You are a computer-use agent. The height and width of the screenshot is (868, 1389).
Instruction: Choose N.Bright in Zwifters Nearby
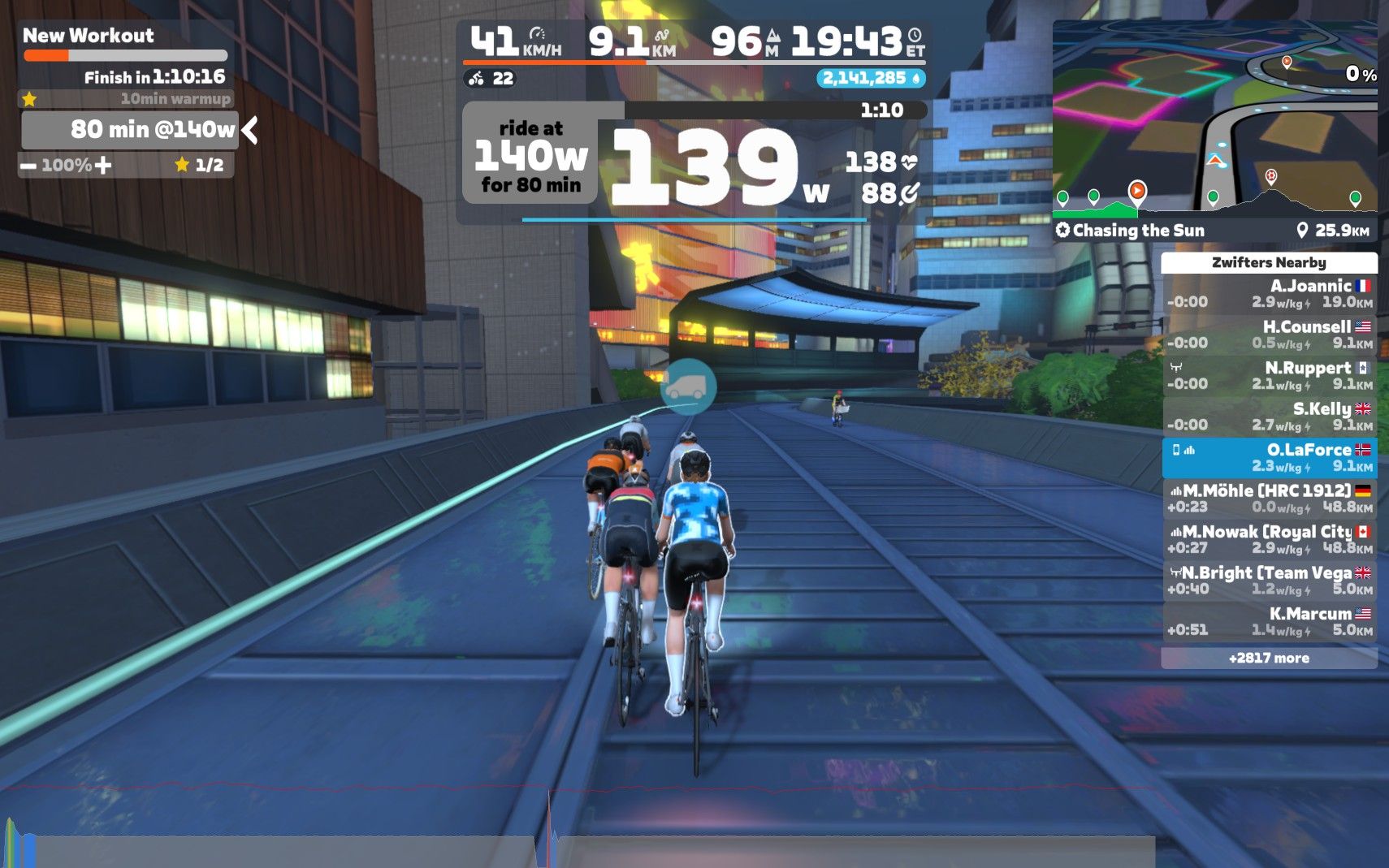(x=1269, y=581)
